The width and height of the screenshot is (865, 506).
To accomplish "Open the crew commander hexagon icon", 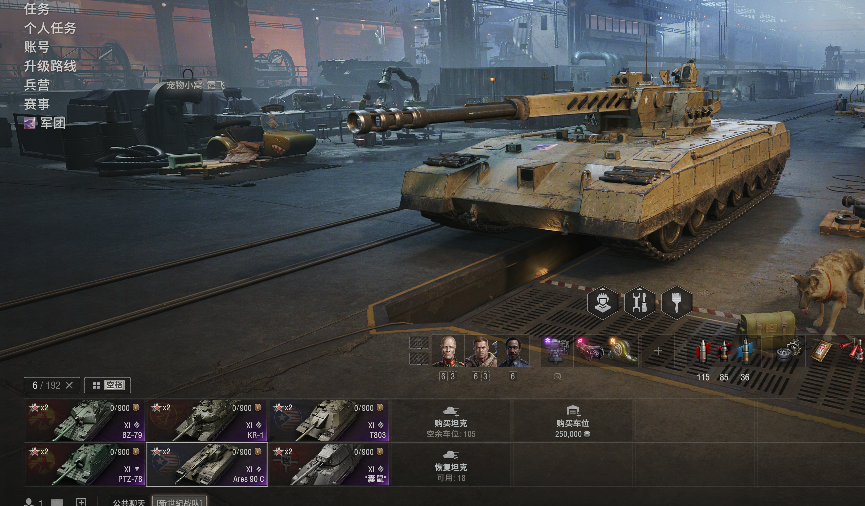I will click(x=603, y=301).
